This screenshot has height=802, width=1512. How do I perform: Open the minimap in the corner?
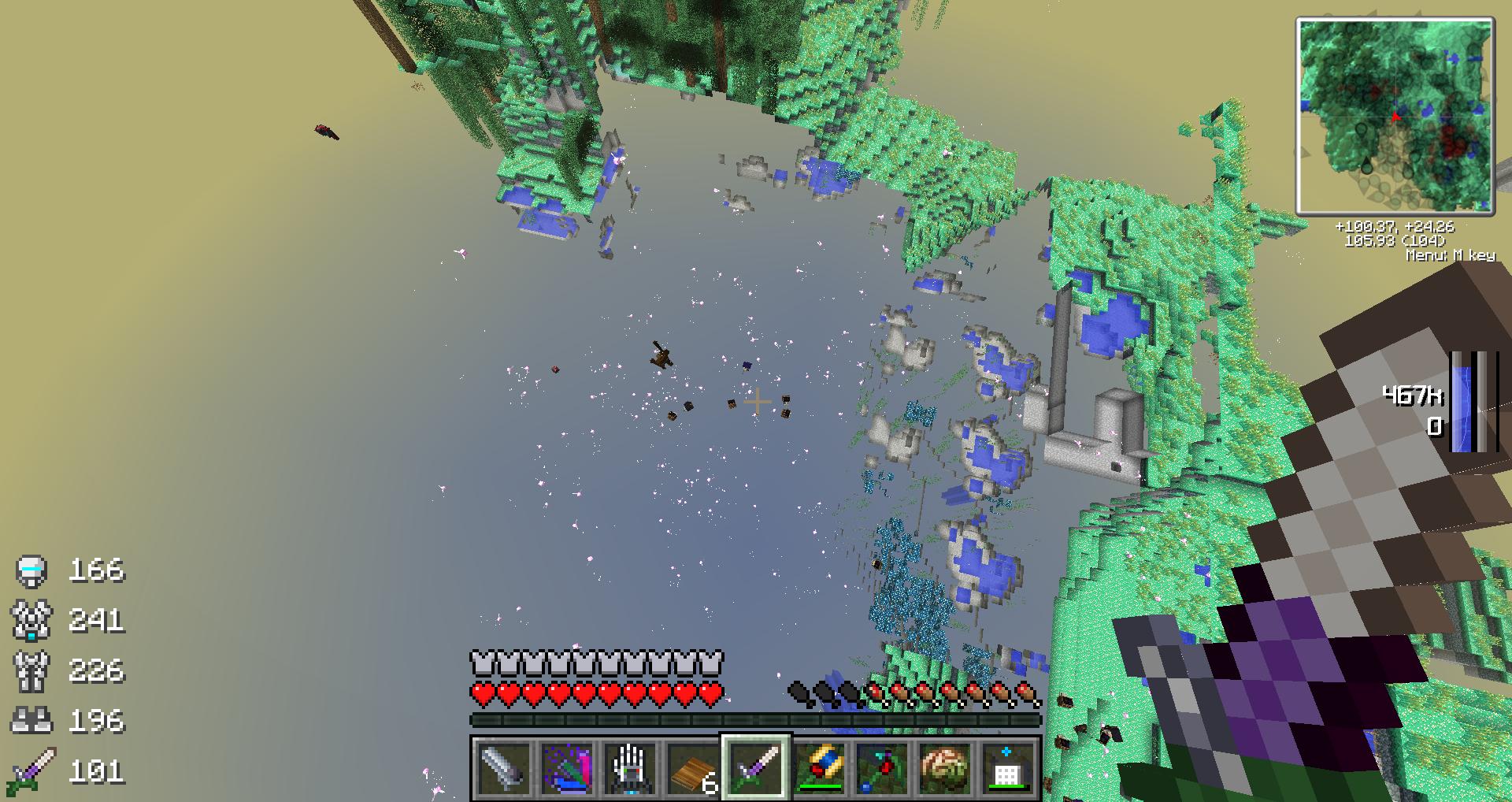coord(1395,116)
